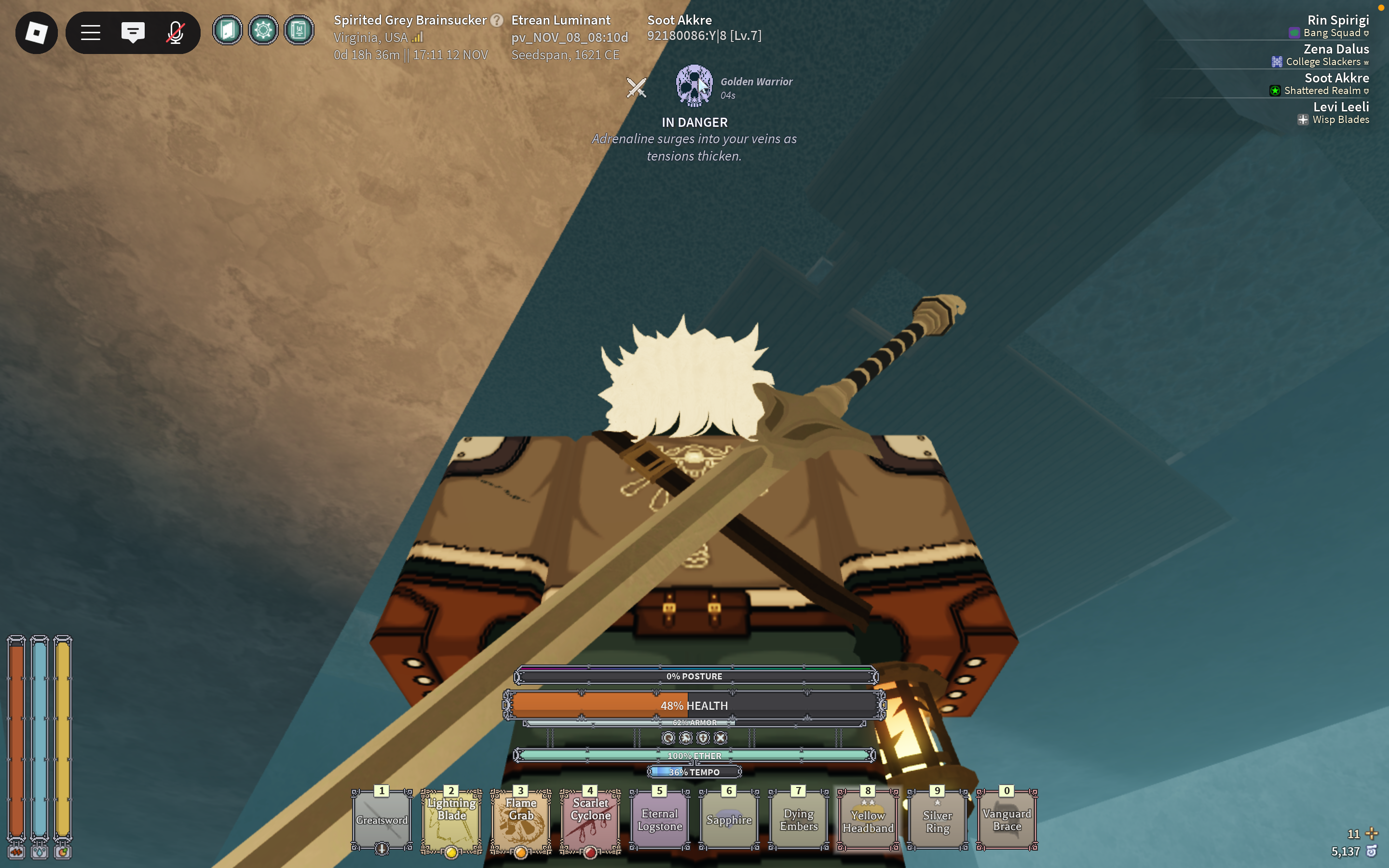The image size is (1389, 868).
Task: Open the teal journal page icon
Action: (299, 30)
